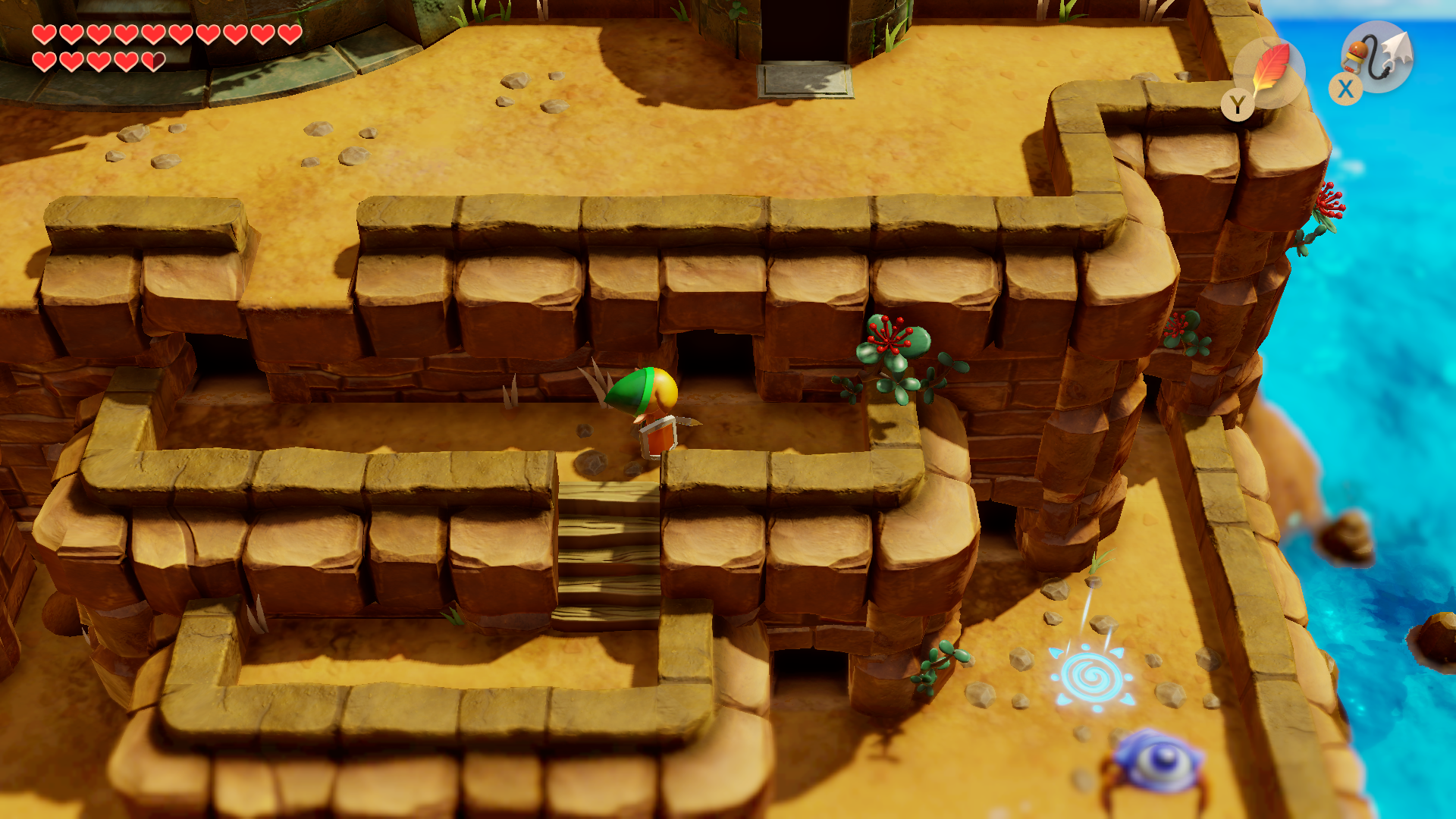Select the Roc's Feather item icon
The height and width of the screenshot is (819, 1456).
1270,71
